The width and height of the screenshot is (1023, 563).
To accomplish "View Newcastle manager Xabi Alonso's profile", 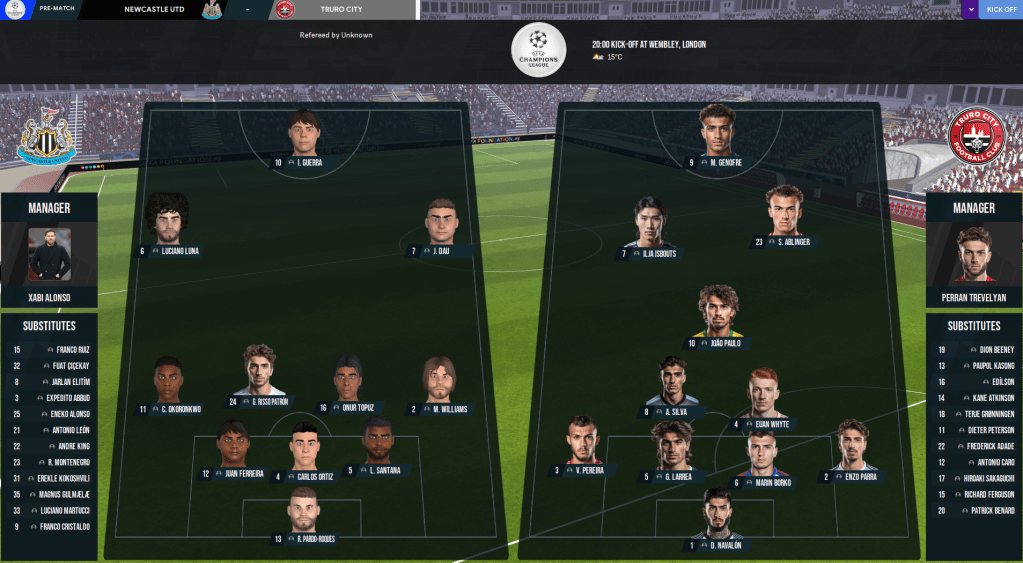I will 49,255.
